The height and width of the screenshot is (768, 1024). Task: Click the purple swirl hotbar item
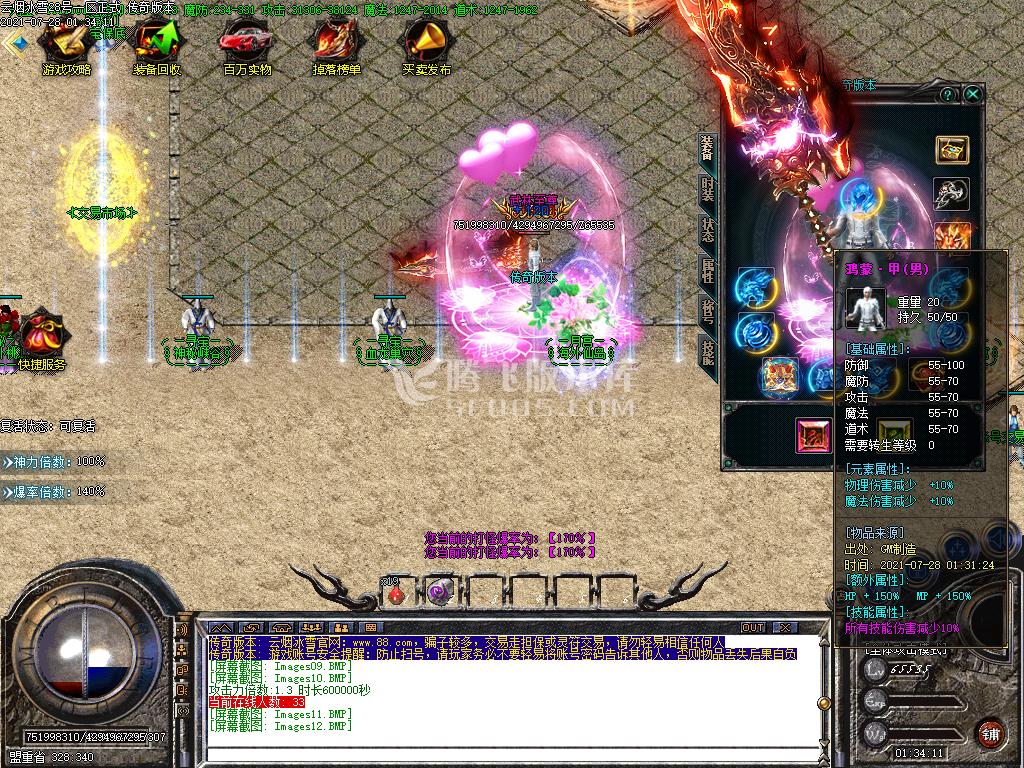[x=438, y=592]
